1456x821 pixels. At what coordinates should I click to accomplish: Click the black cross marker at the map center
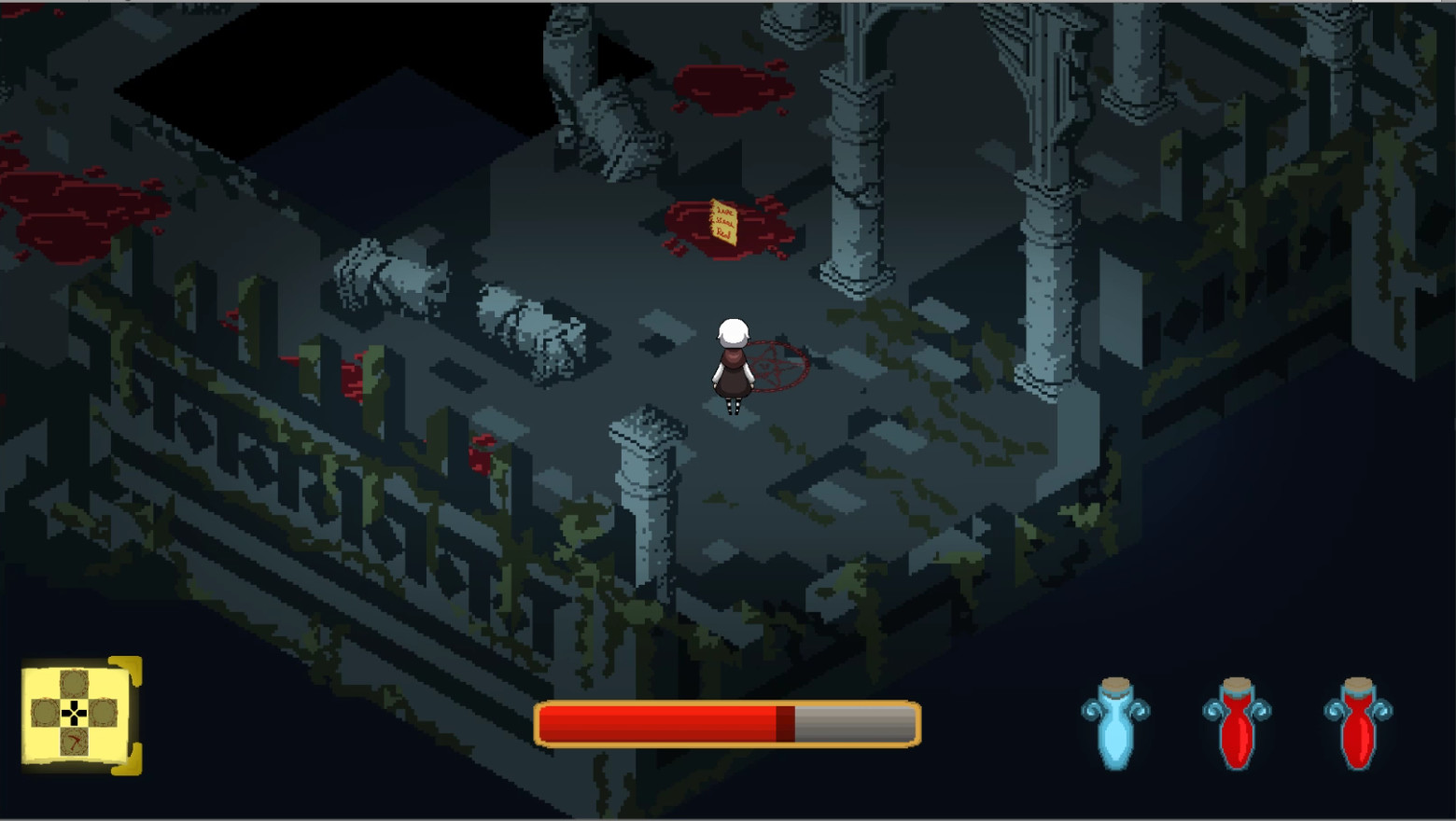click(75, 713)
